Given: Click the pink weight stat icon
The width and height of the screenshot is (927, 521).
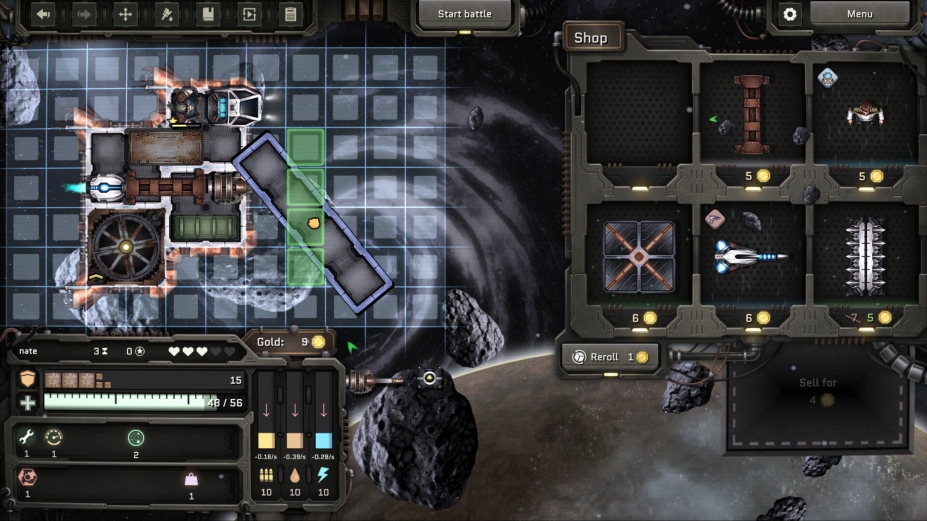Looking at the screenshot, I should click(191, 479).
